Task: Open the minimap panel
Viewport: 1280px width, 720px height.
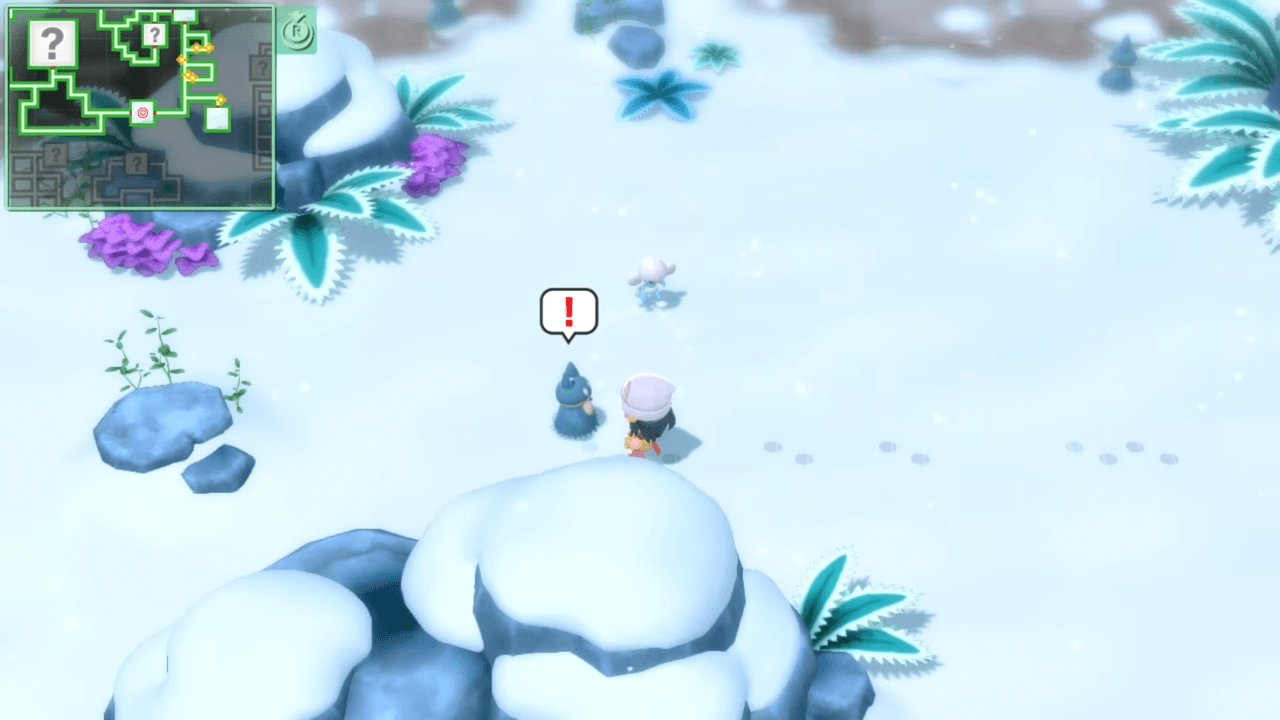Action: (x=140, y=105)
